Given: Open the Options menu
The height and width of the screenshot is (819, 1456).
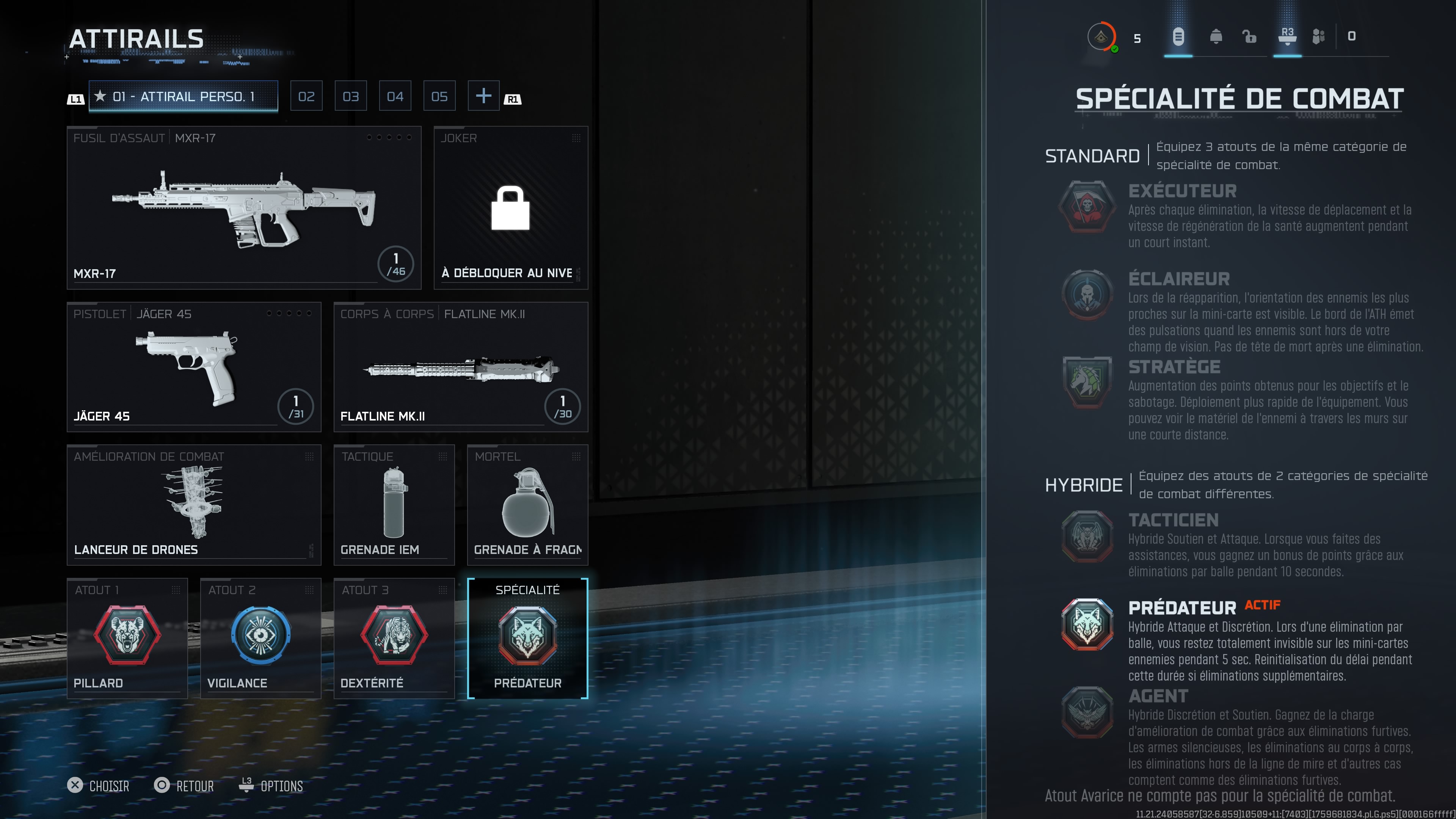Looking at the screenshot, I should 271,786.
